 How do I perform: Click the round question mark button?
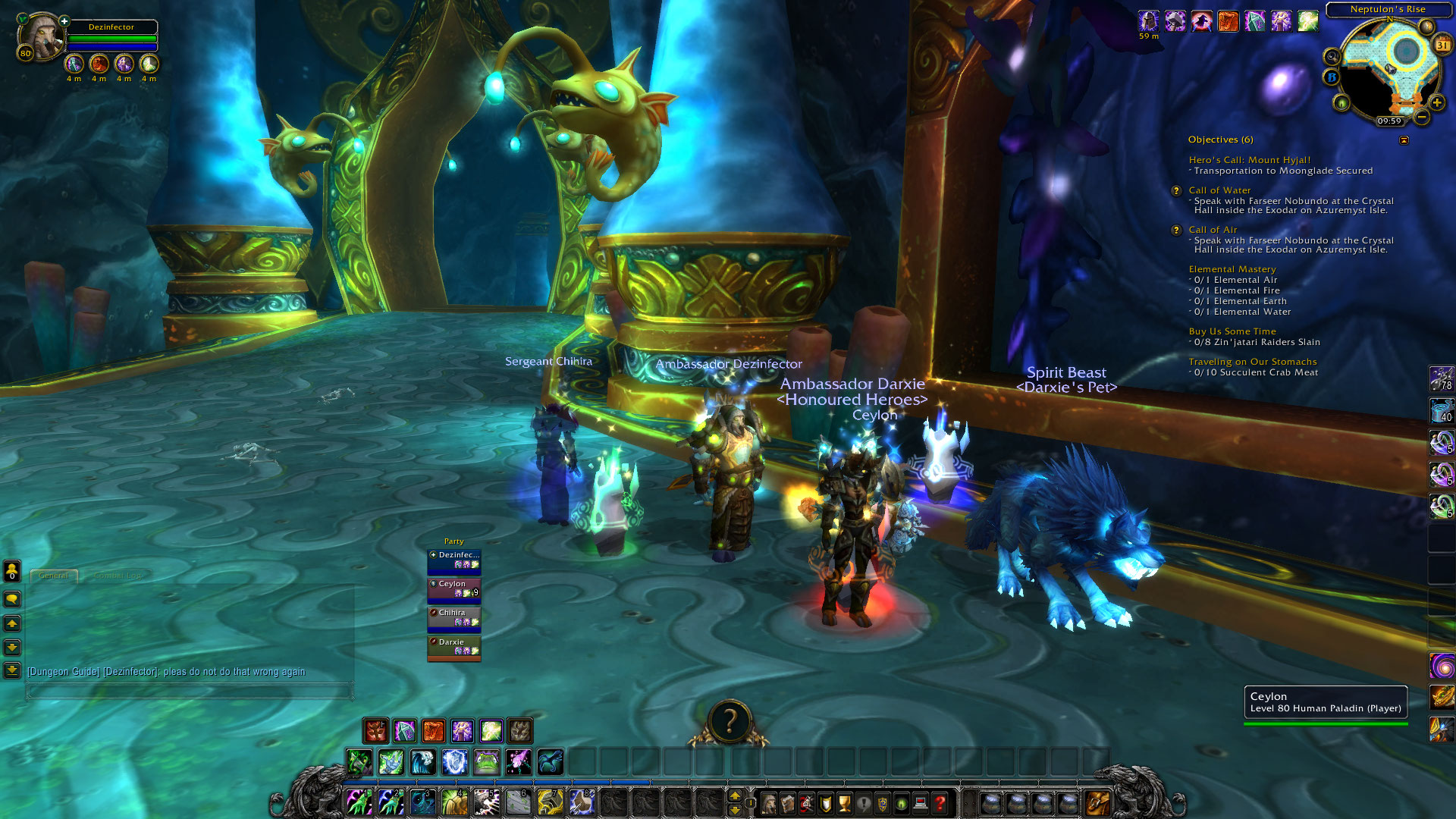[x=730, y=721]
